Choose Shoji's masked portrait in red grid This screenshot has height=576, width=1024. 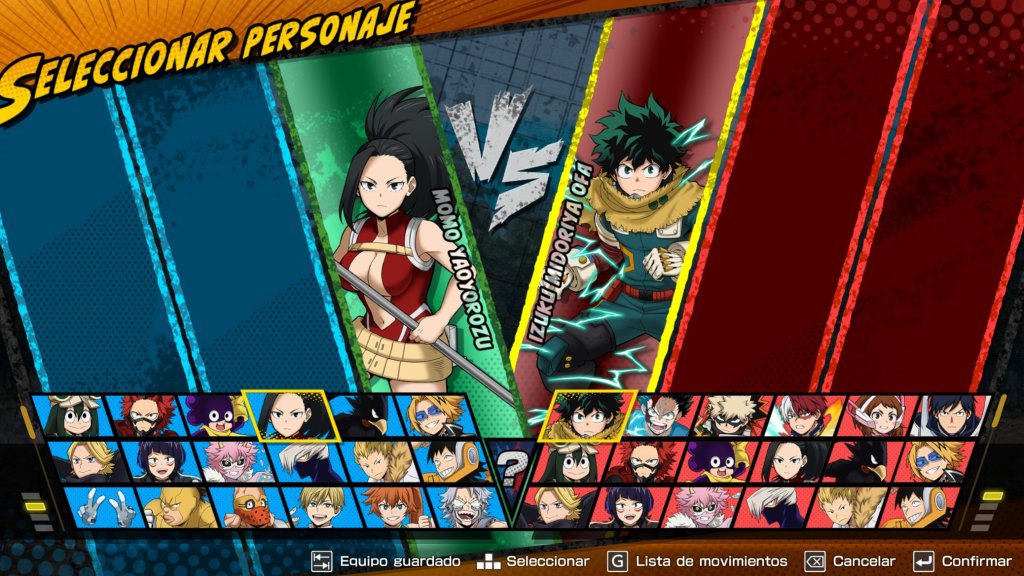point(772,505)
